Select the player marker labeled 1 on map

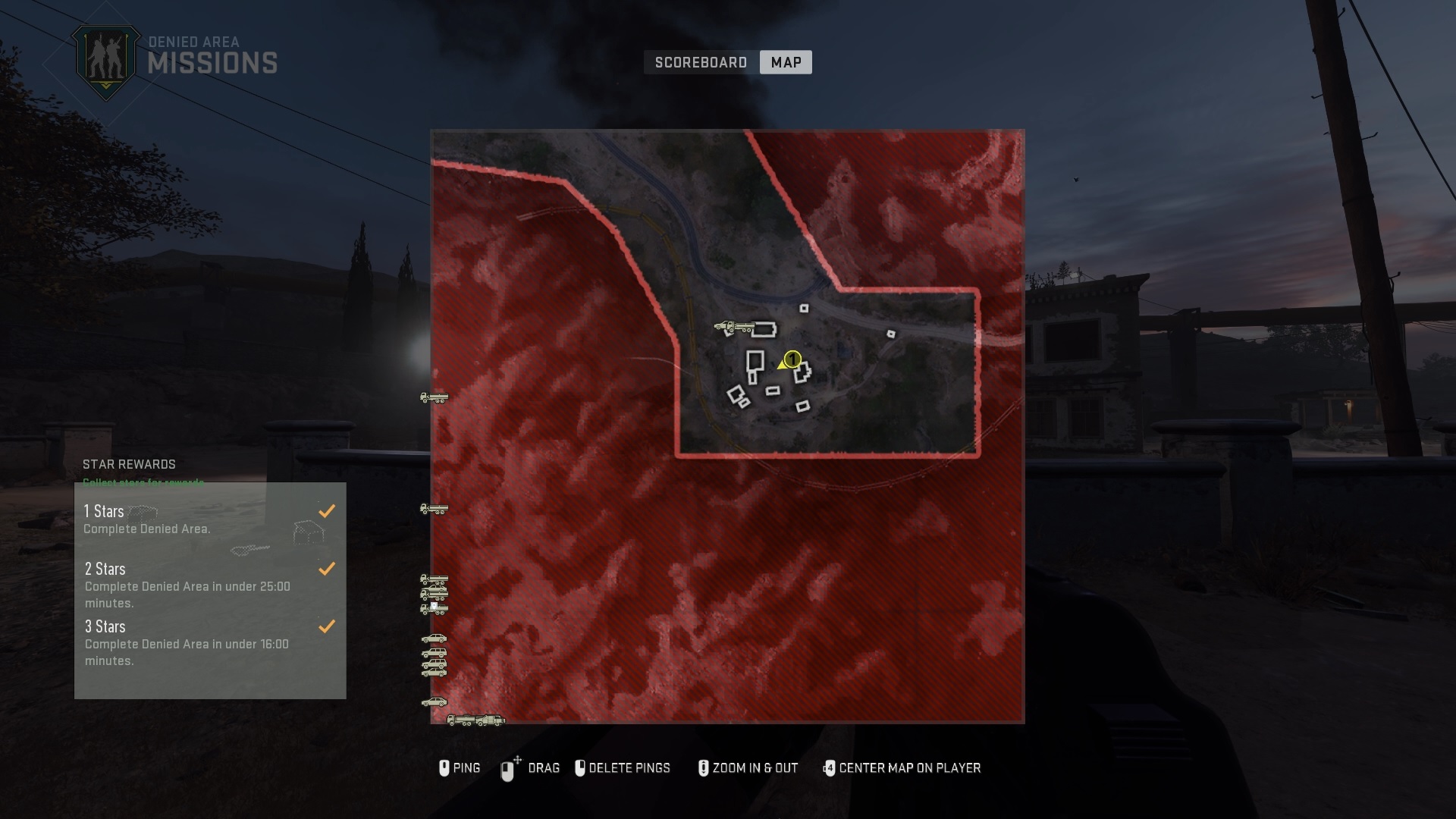point(792,359)
